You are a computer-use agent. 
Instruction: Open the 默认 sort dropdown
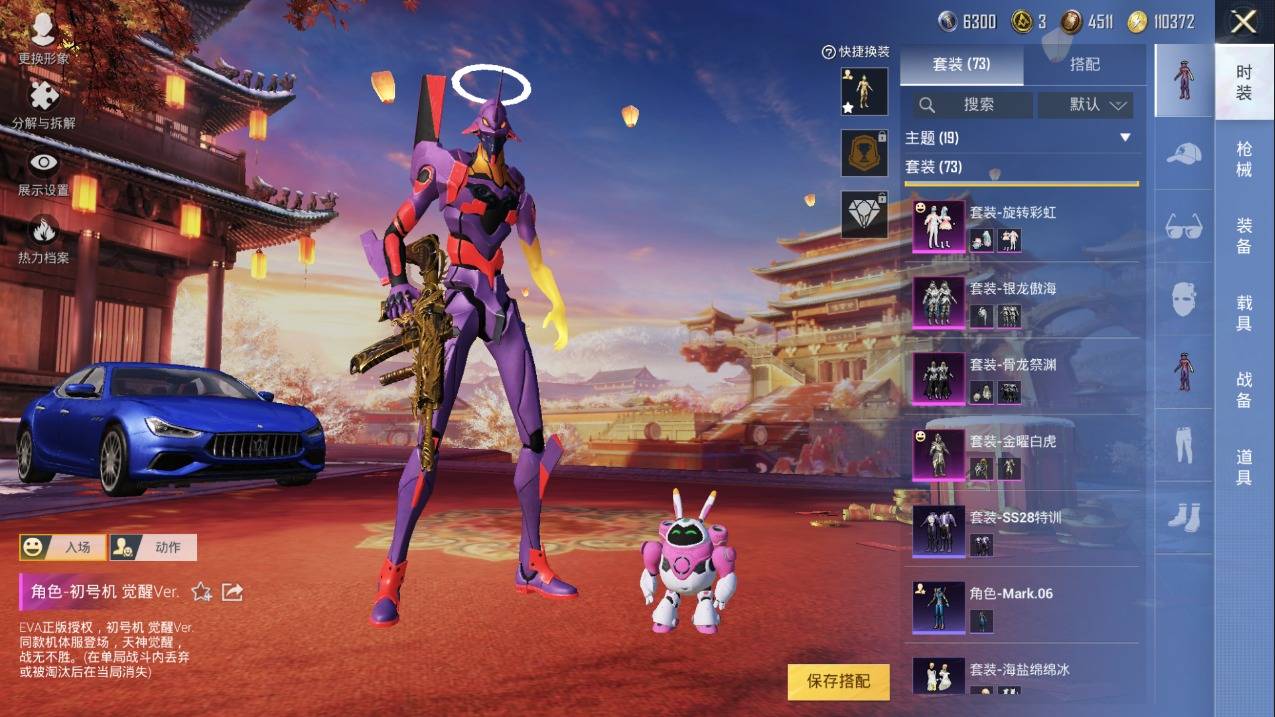point(1085,104)
